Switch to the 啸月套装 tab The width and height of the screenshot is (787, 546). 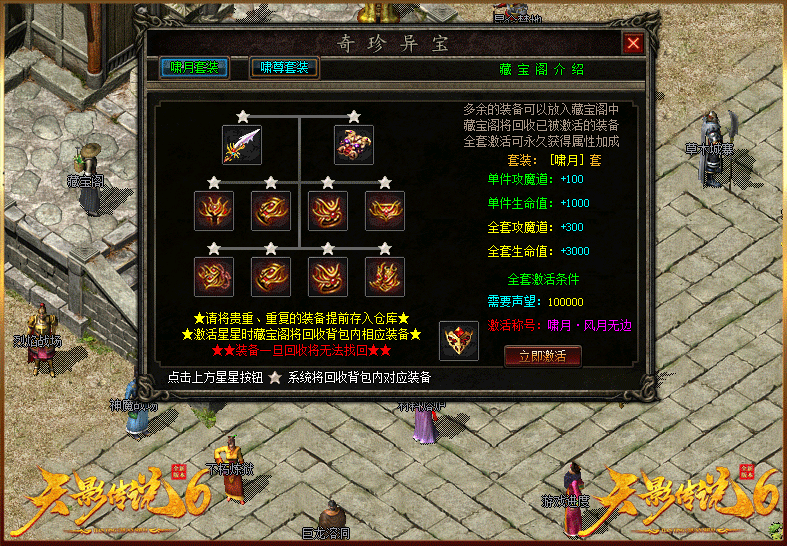tap(195, 68)
